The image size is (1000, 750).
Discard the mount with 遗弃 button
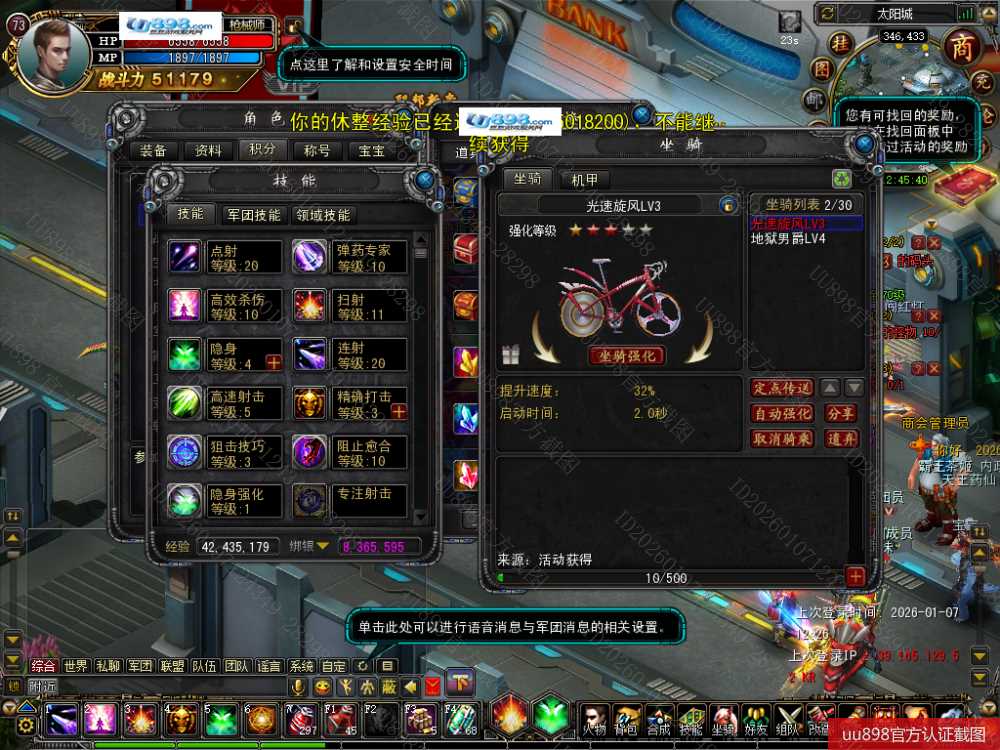(841, 438)
